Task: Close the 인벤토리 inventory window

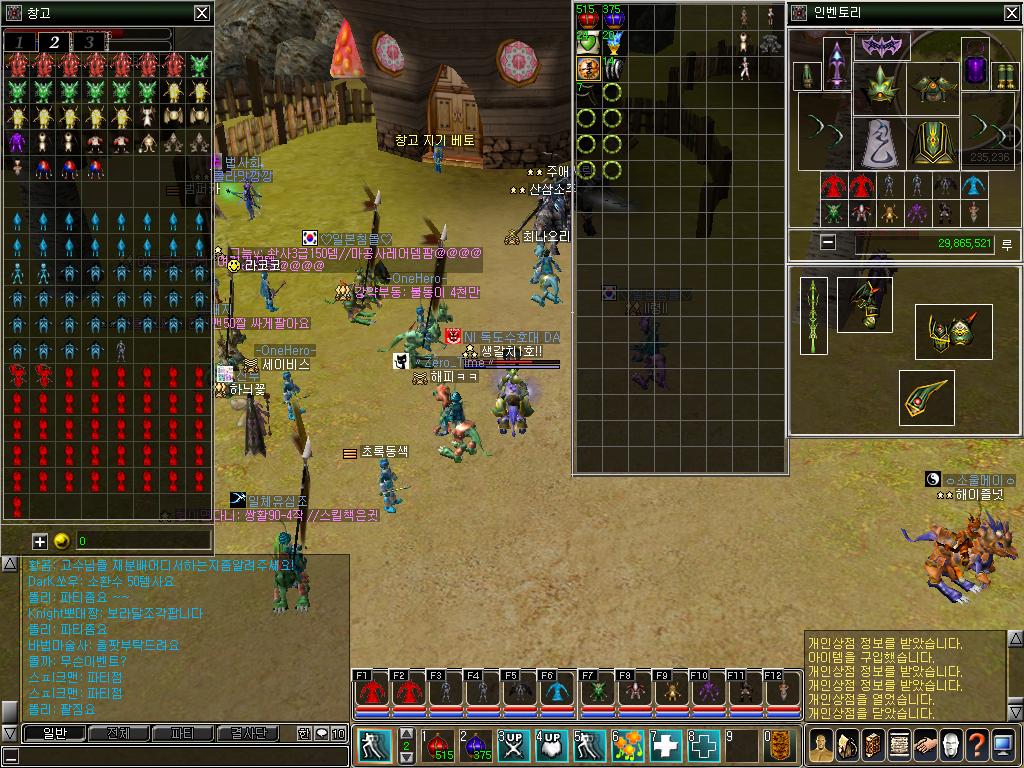Action: 1011,13
